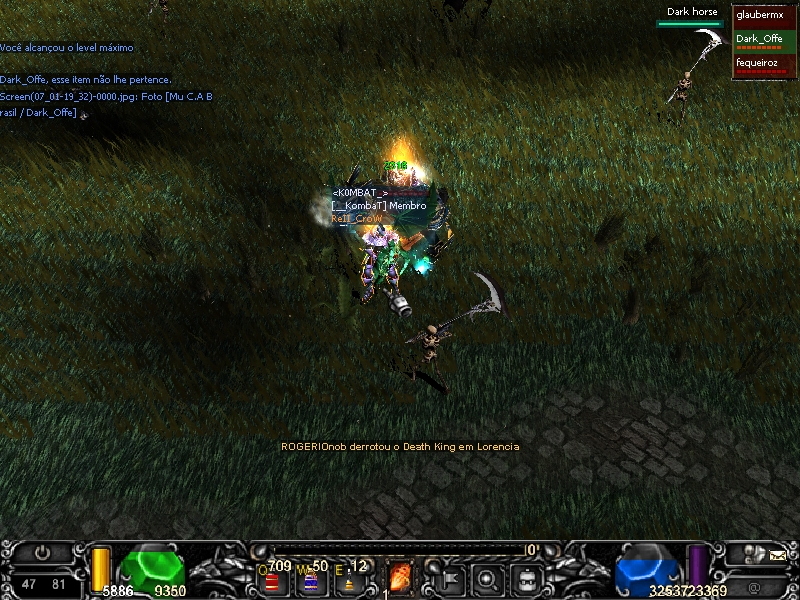Select the active flame skill icon
Viewport: 800px width, 600px height.
[x=400, y=578]
